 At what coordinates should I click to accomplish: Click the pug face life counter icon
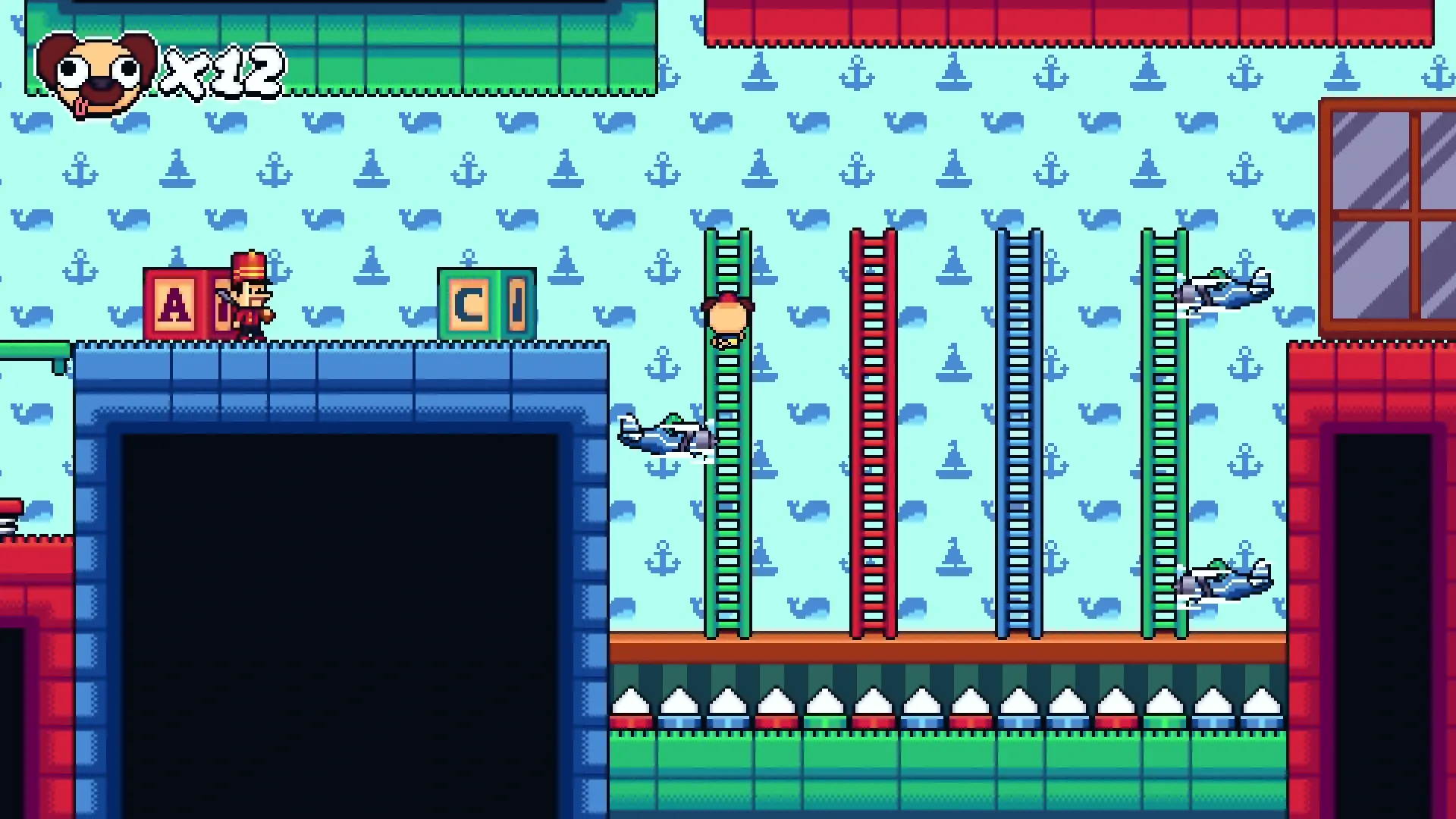(x=95, y=72)
